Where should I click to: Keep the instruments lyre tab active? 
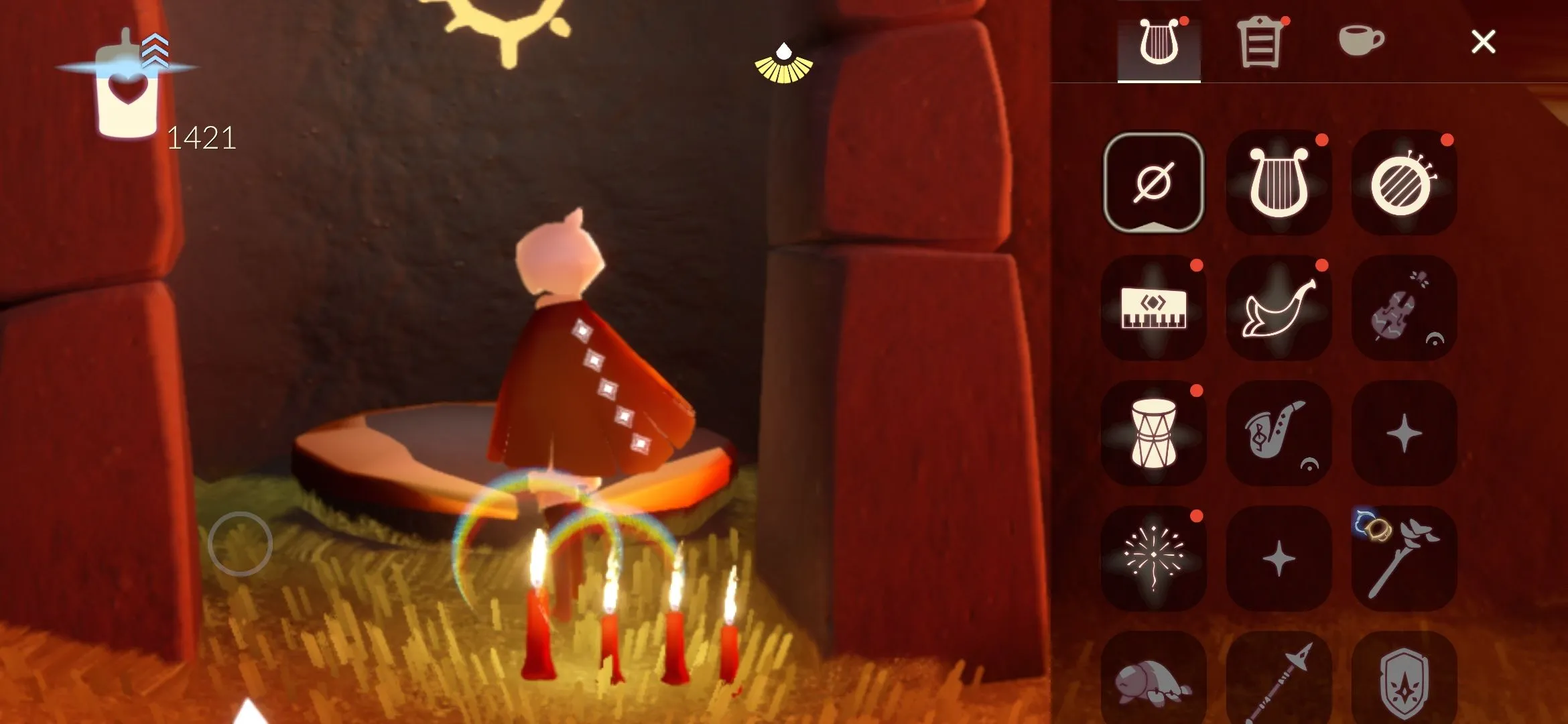pos(1157,42)
